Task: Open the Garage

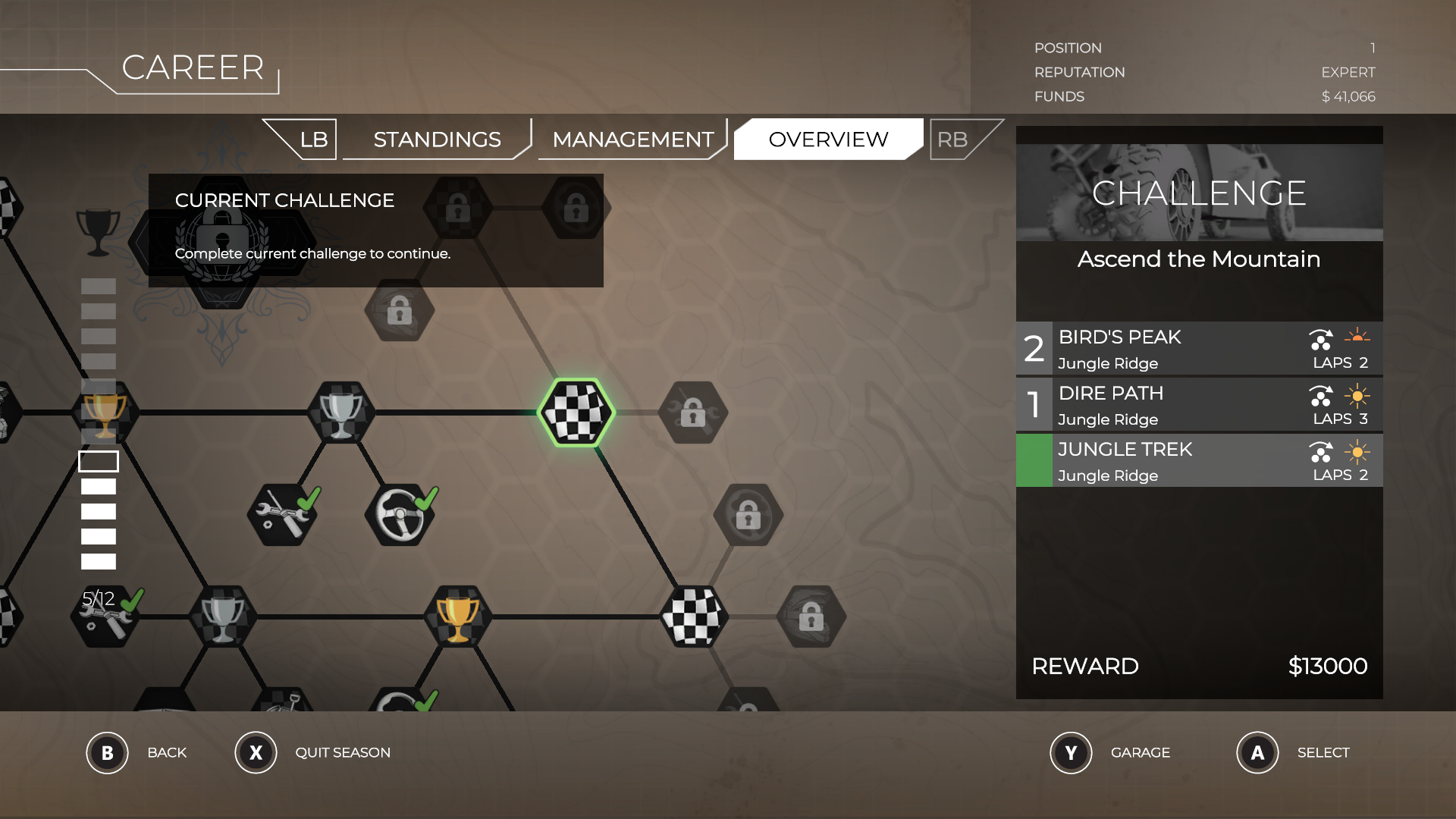Action: tap(1140, 753)
